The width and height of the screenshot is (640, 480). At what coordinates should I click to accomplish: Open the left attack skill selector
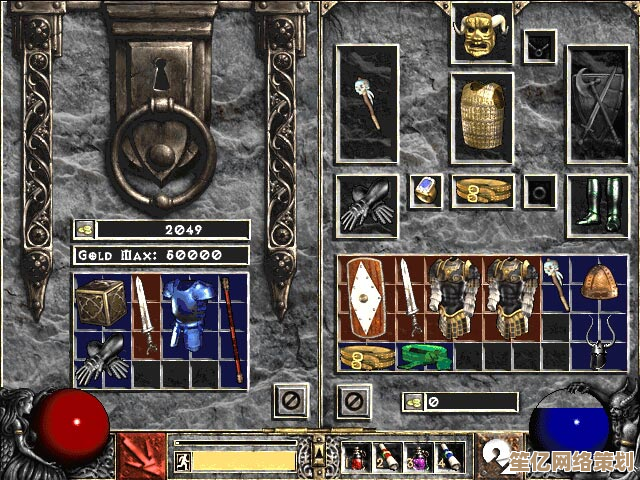(x=142, y=455)
